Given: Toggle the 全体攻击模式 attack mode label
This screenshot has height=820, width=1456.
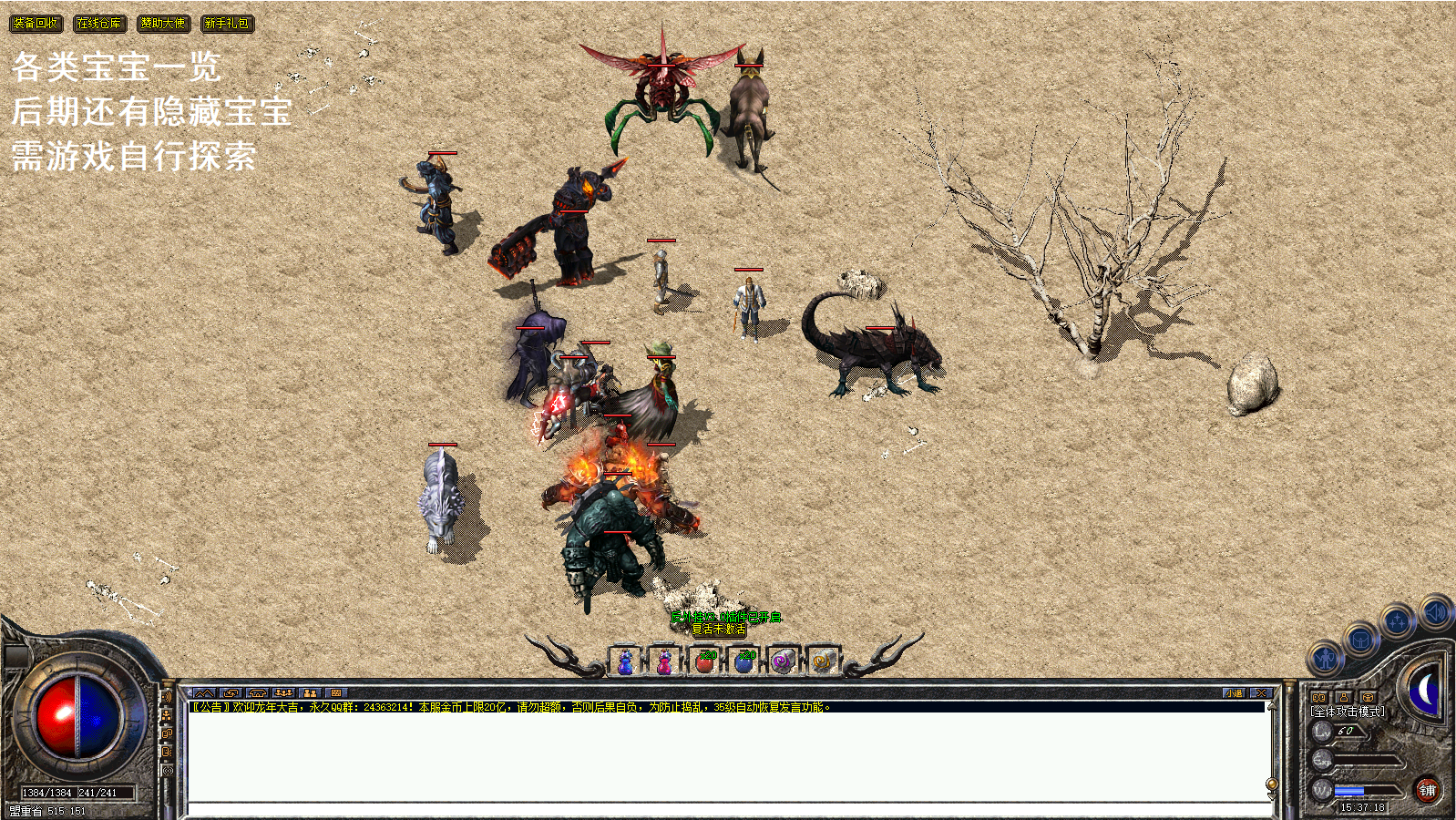Looking at the screenshot, I should (x=1348, y=712).
